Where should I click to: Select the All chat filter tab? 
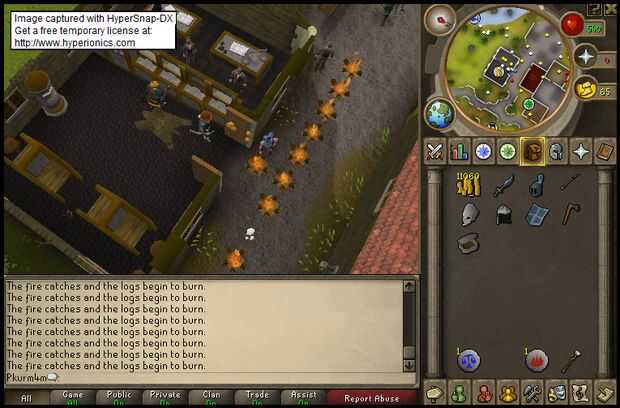(26, 397)
